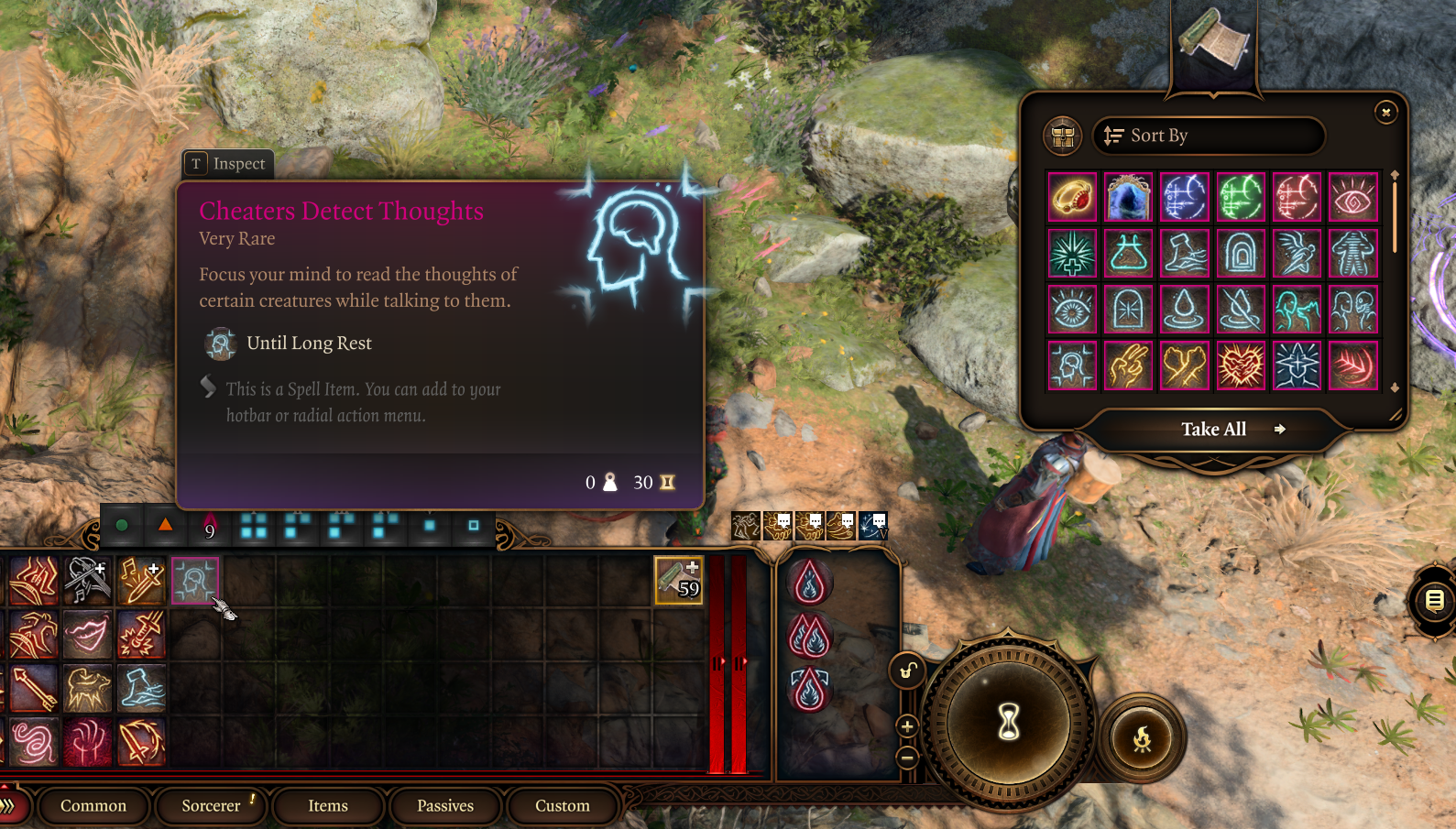The height and width of the screenshot is (829, 1456).
Task: Switch to the Common hotbar tab
Action: (93, 805)
